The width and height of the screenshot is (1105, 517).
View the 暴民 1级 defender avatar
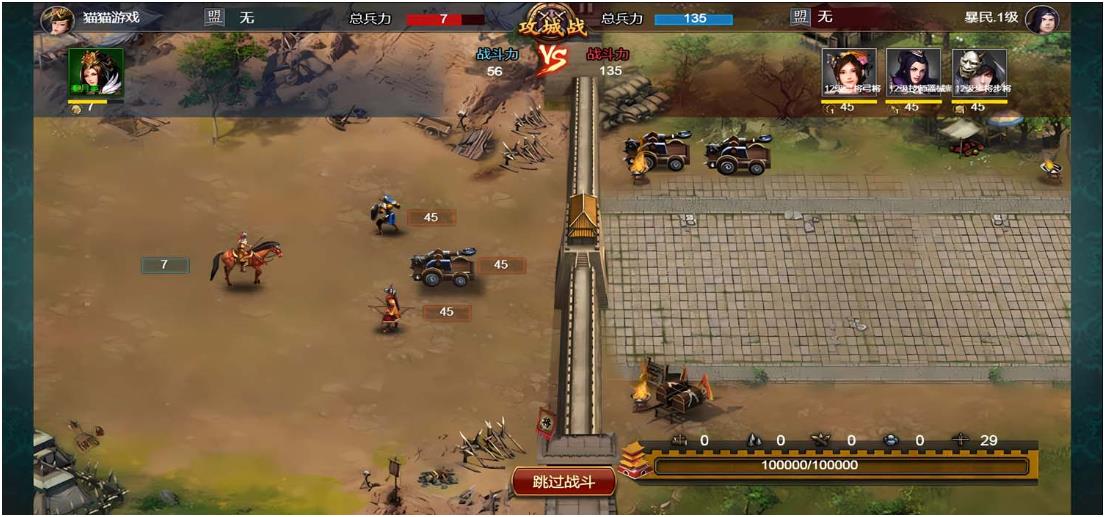click(x=1042, y=19)
